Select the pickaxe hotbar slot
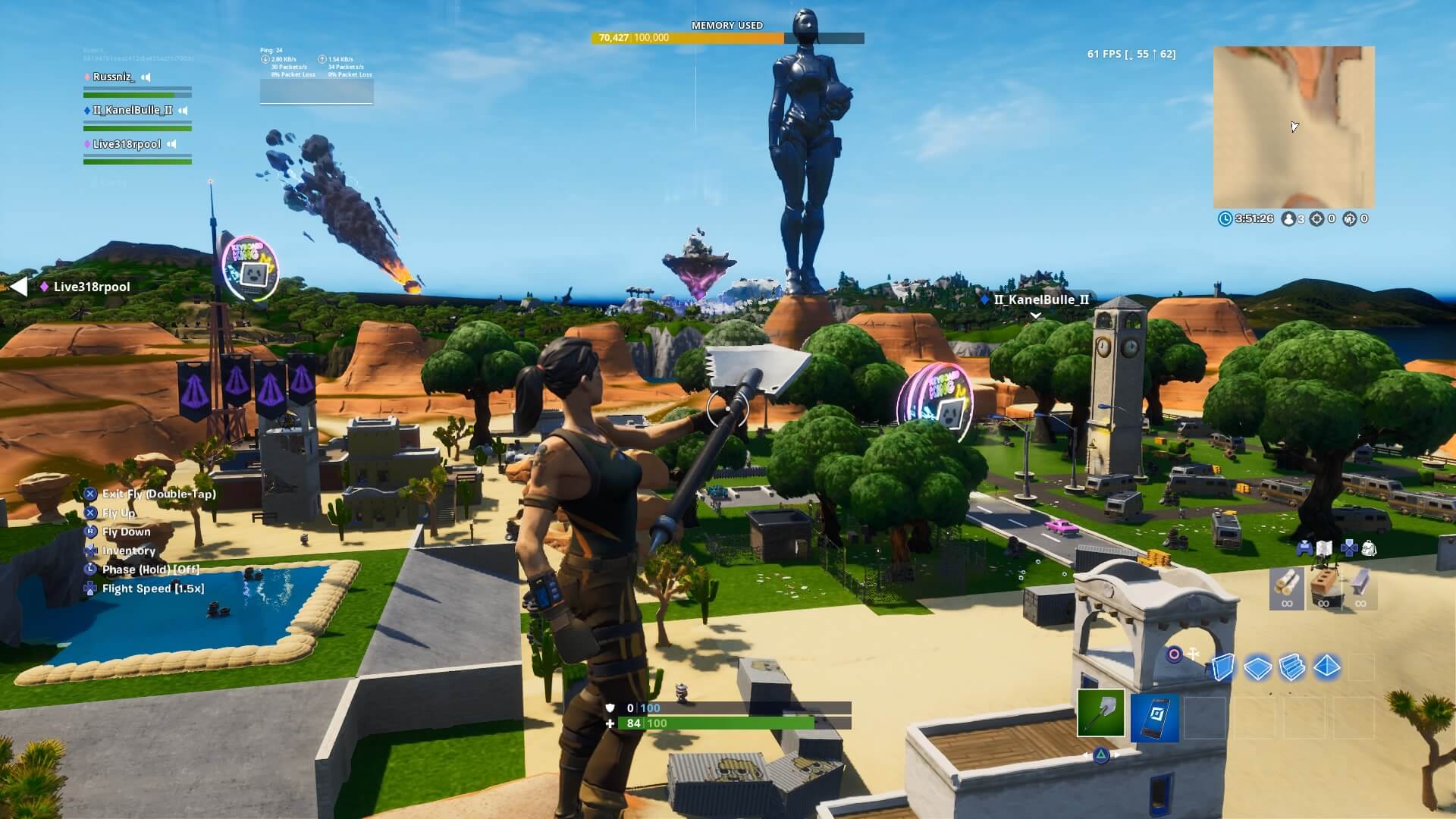 [x=1100, y=714]
